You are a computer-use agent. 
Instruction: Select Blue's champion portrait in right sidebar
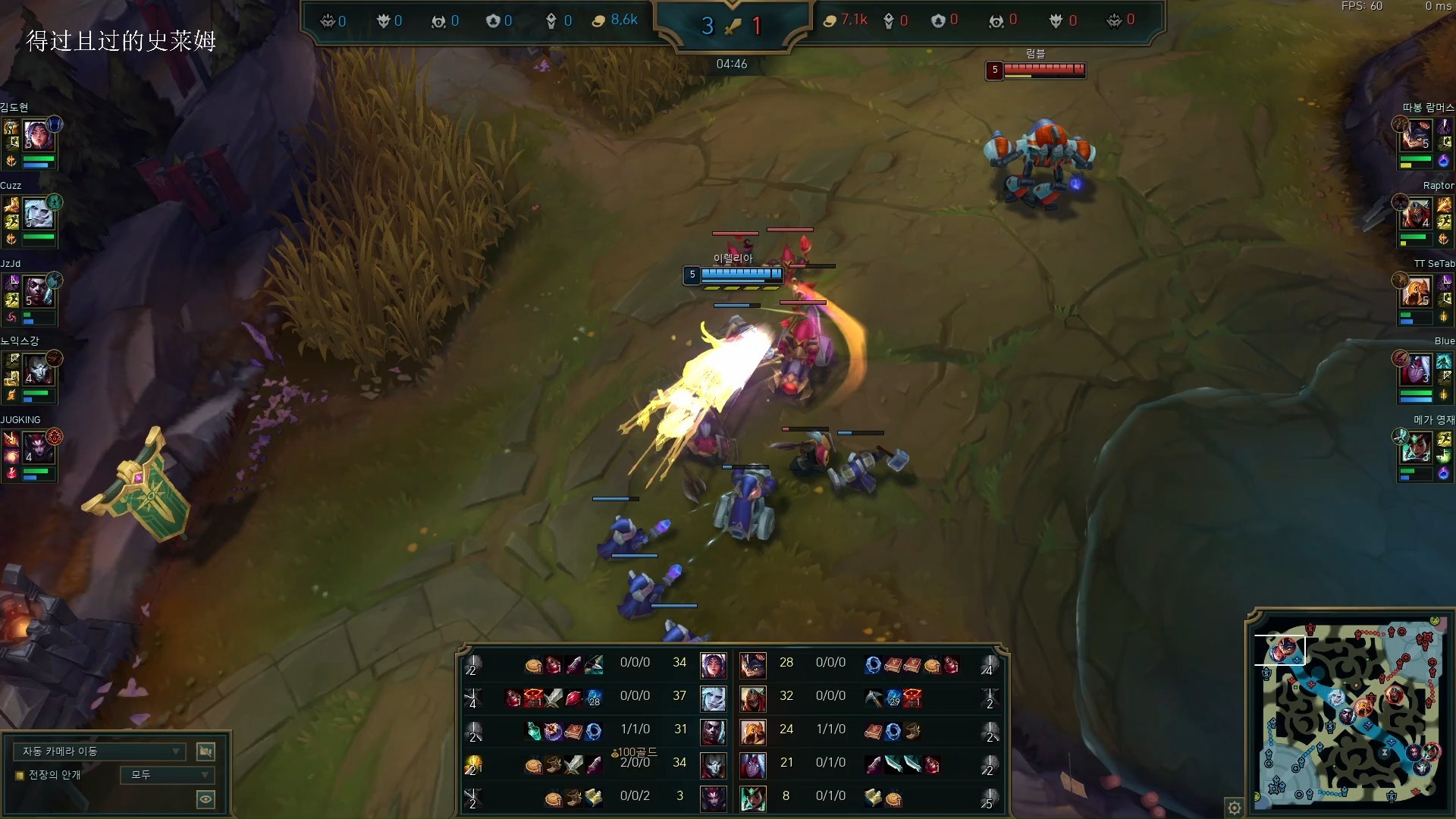point(1416,370)
